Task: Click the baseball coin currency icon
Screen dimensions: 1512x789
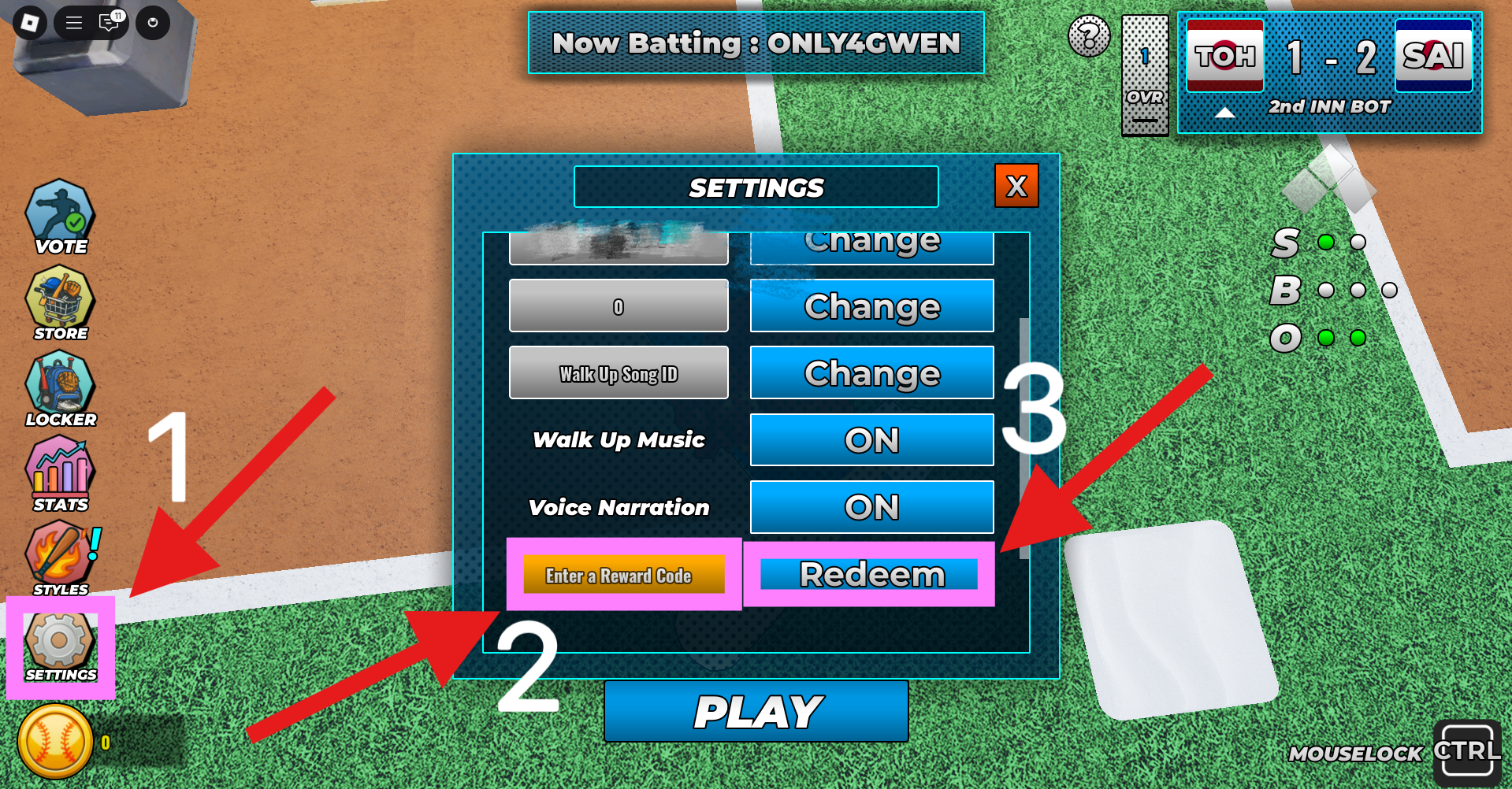Action: coord(54,743)
